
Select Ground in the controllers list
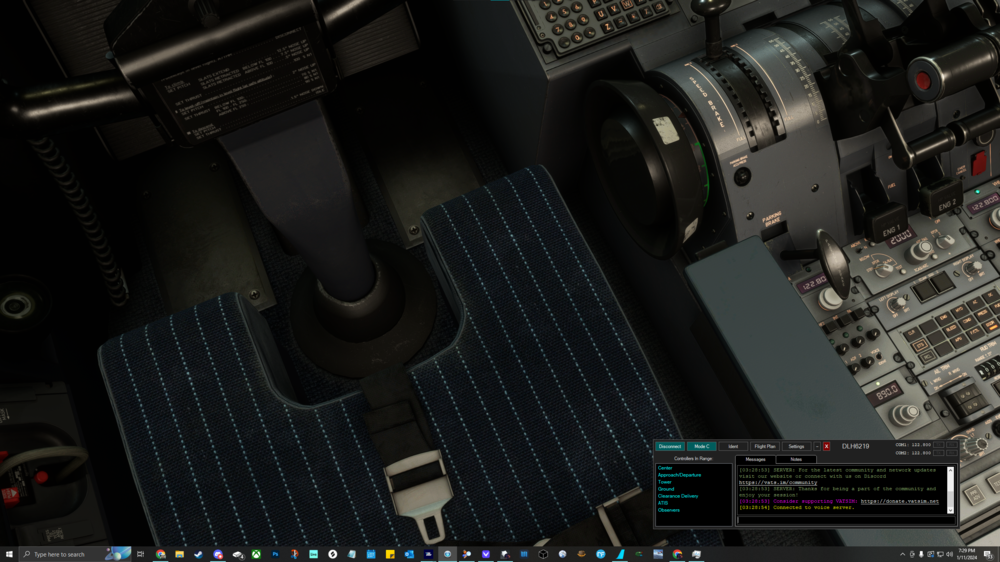666,489
